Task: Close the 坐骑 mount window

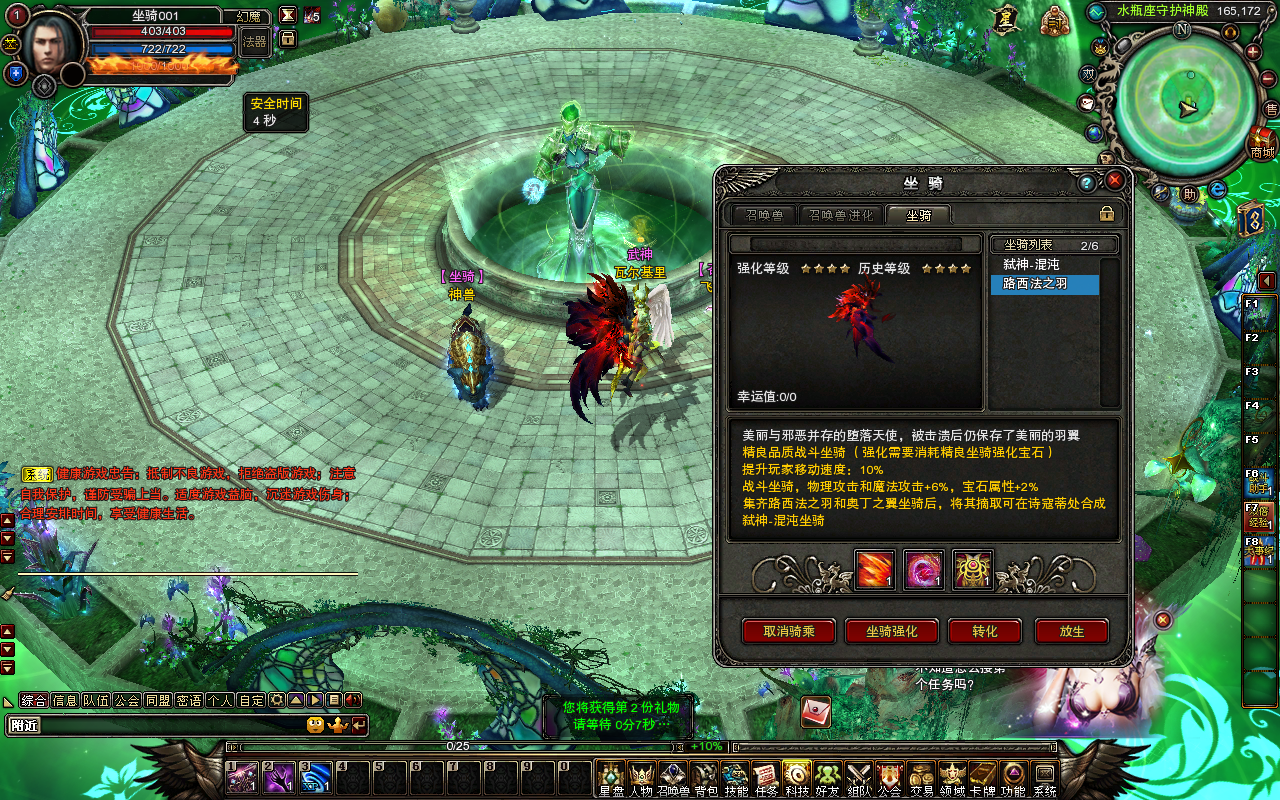Action: pos(1114,181)
